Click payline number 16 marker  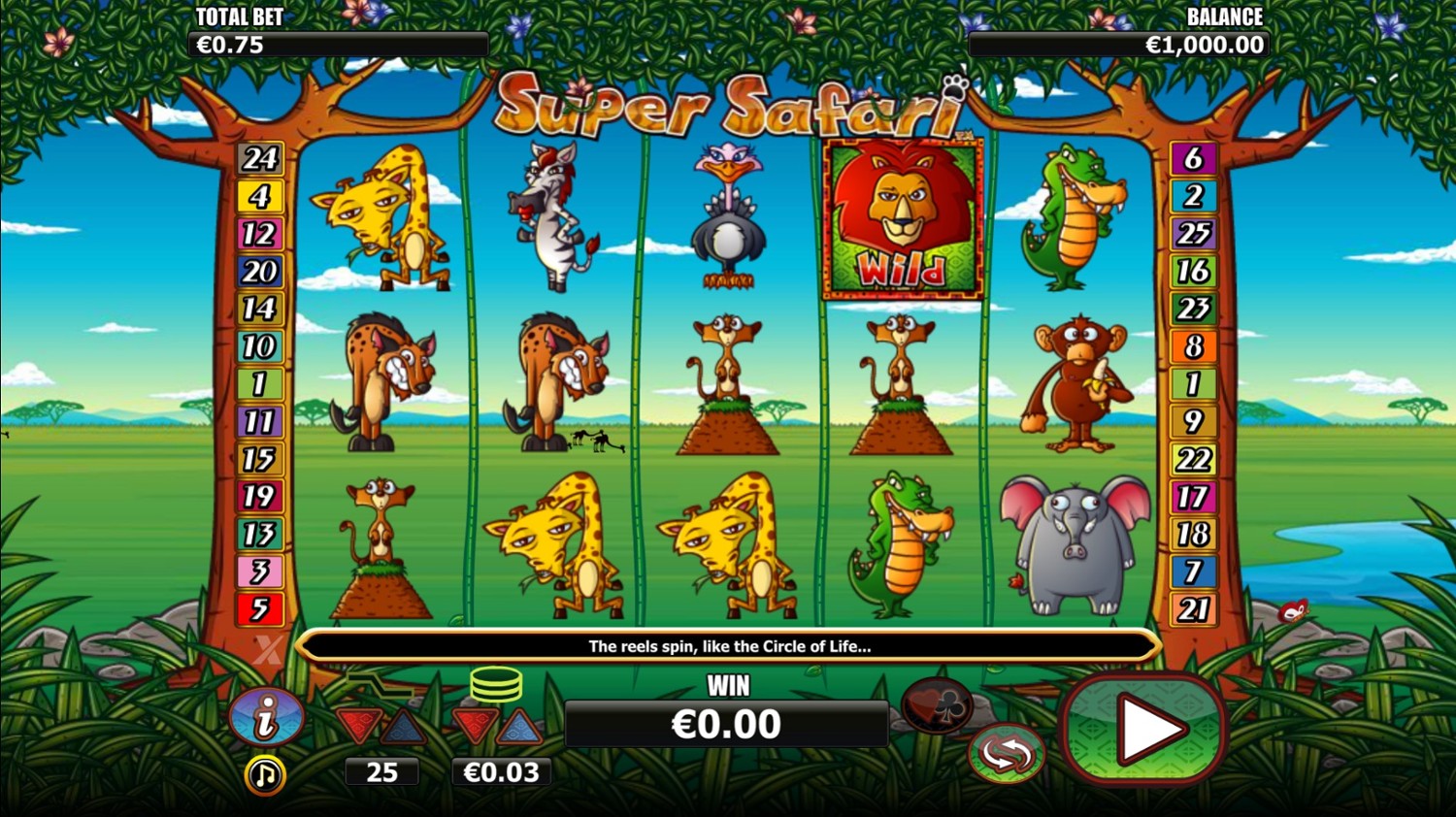pos(1193,272)
